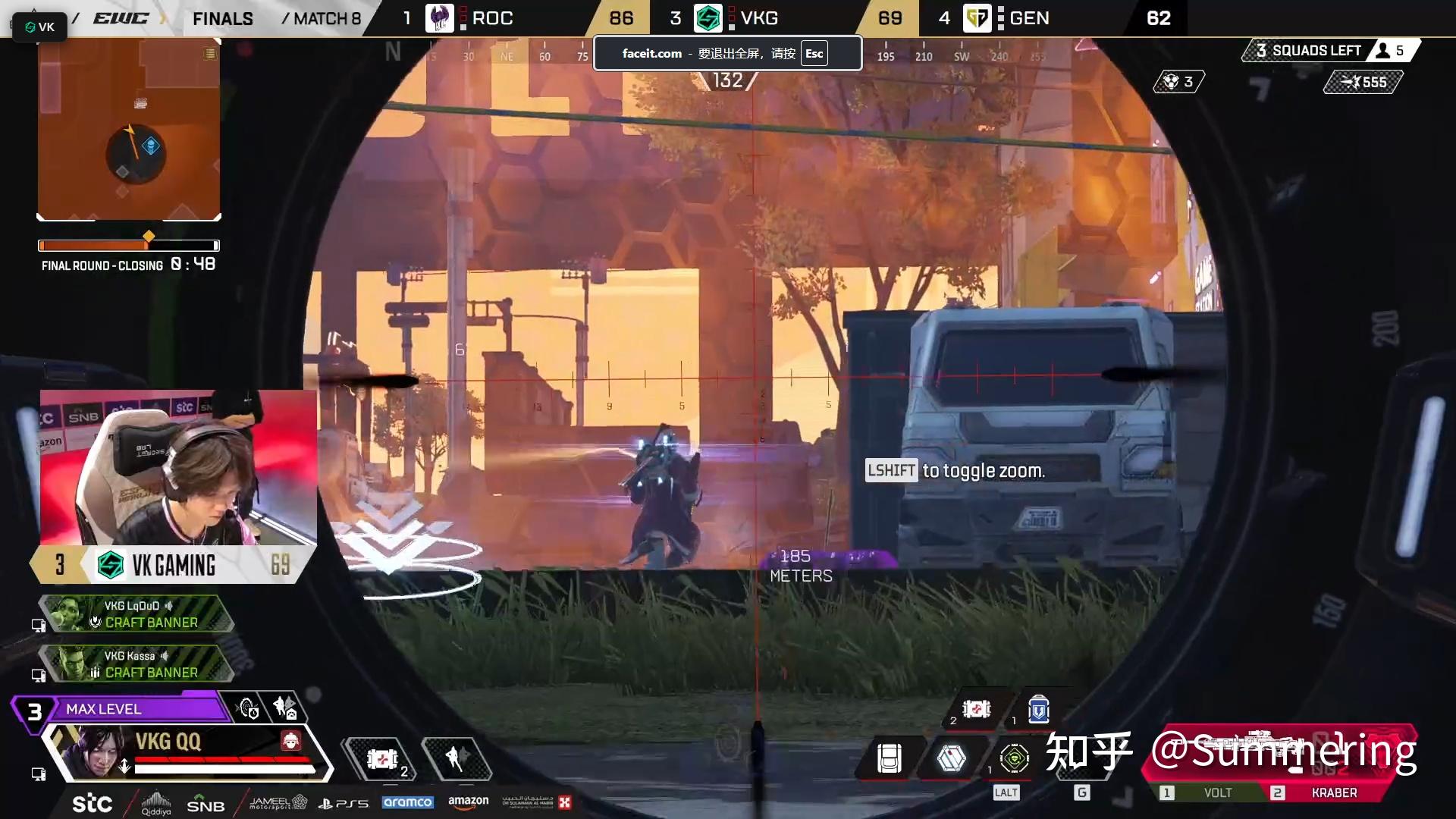Screen dimensions: 1456x819
Task: Activate the tactical ability icon beside the med kit
Action: point(457,758)
